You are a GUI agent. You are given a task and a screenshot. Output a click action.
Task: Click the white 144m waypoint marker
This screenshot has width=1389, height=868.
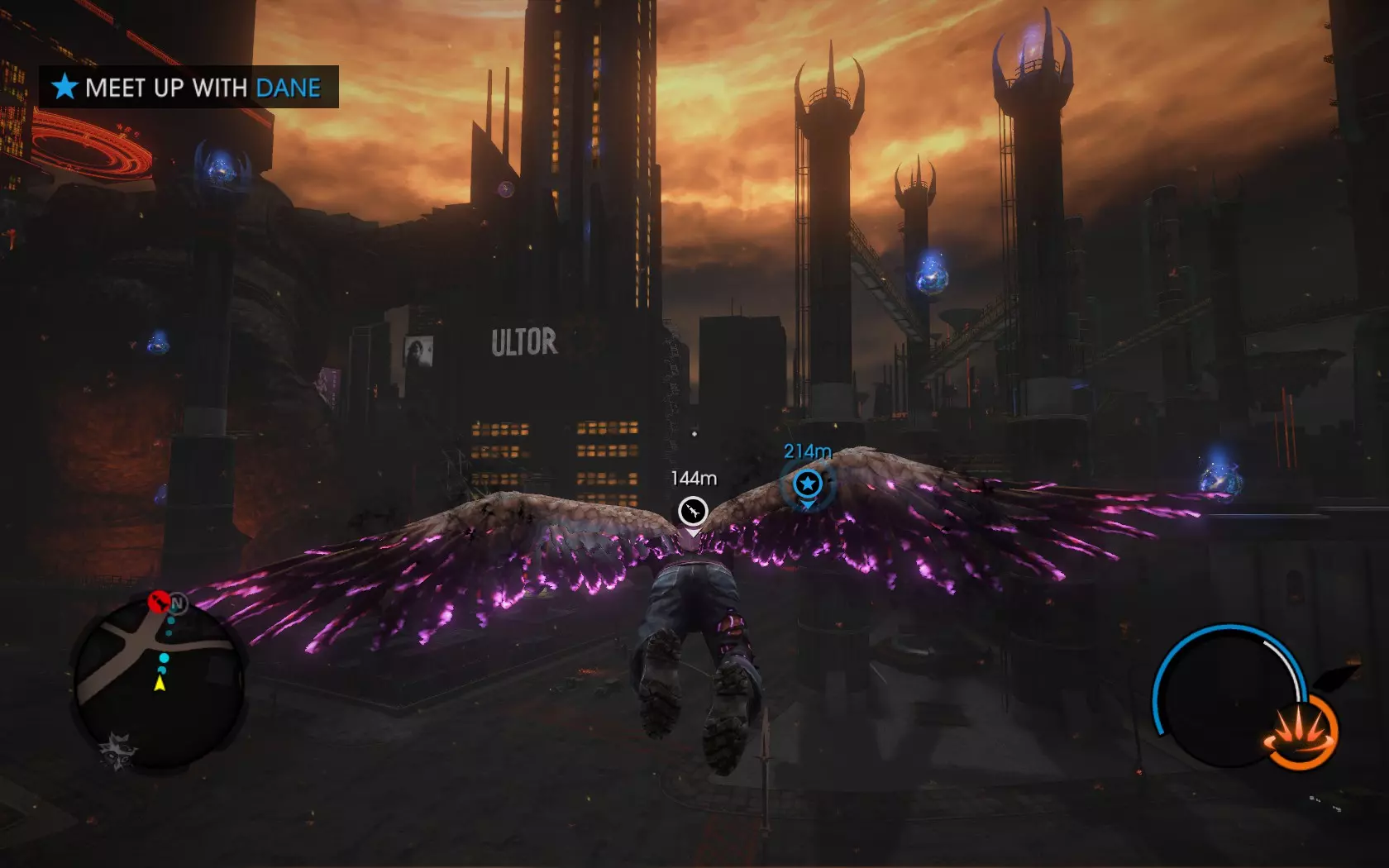693,511
